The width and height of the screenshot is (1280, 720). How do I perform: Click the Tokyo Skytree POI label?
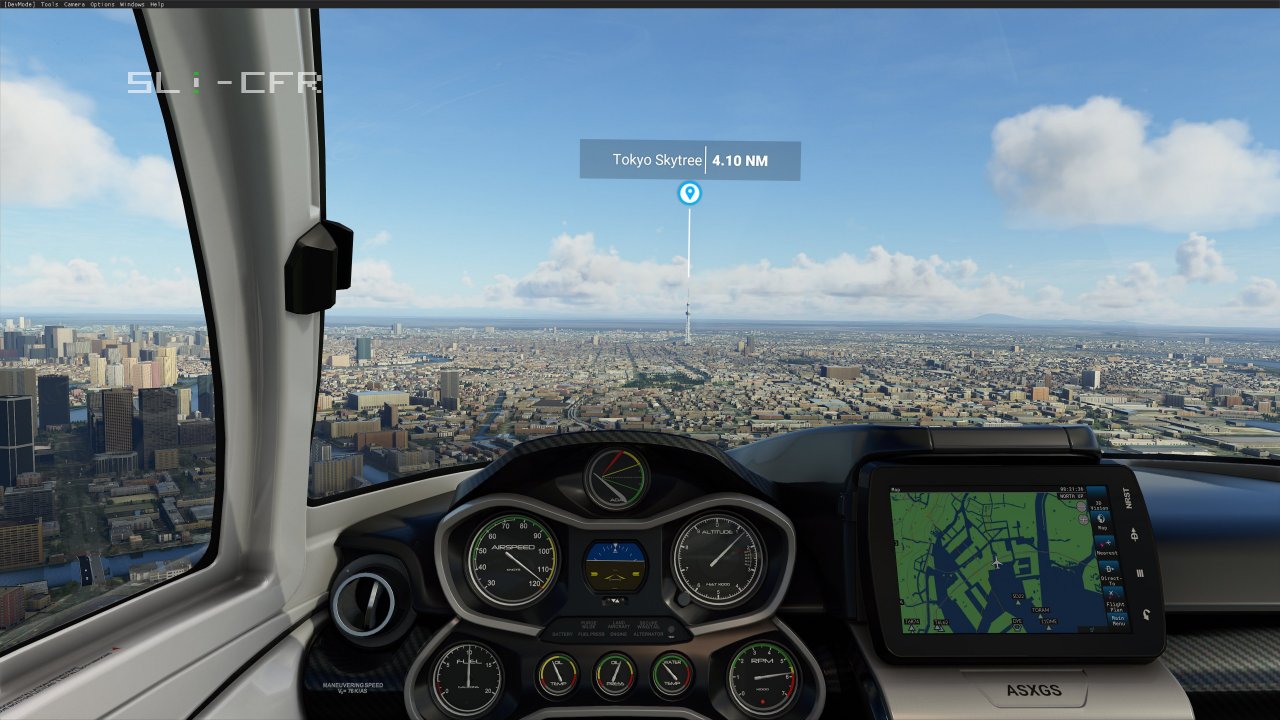pyautogui.click(x=658, y=159)
